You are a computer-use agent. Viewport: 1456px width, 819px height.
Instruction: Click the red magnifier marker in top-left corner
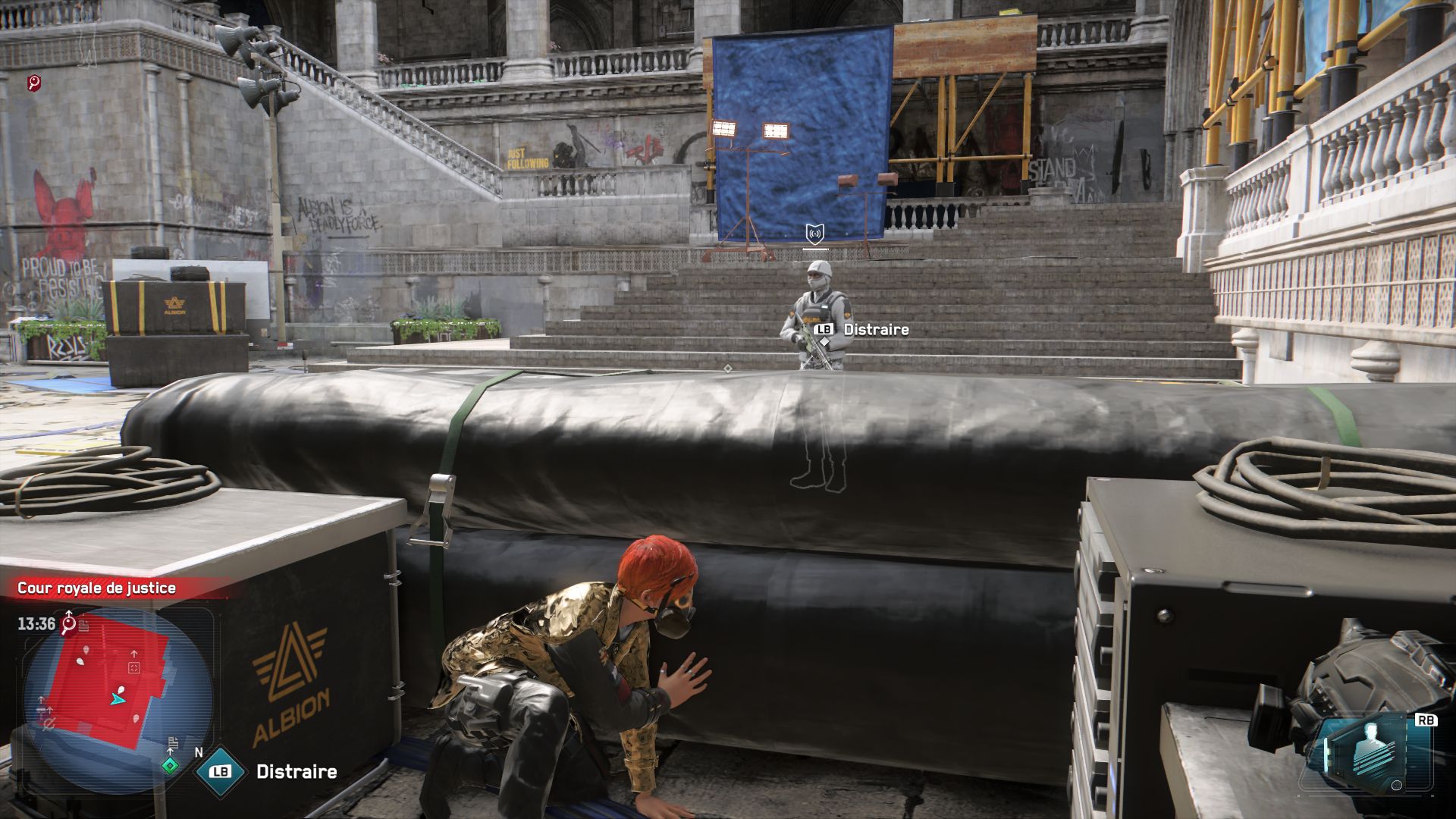tap(34, 83)
